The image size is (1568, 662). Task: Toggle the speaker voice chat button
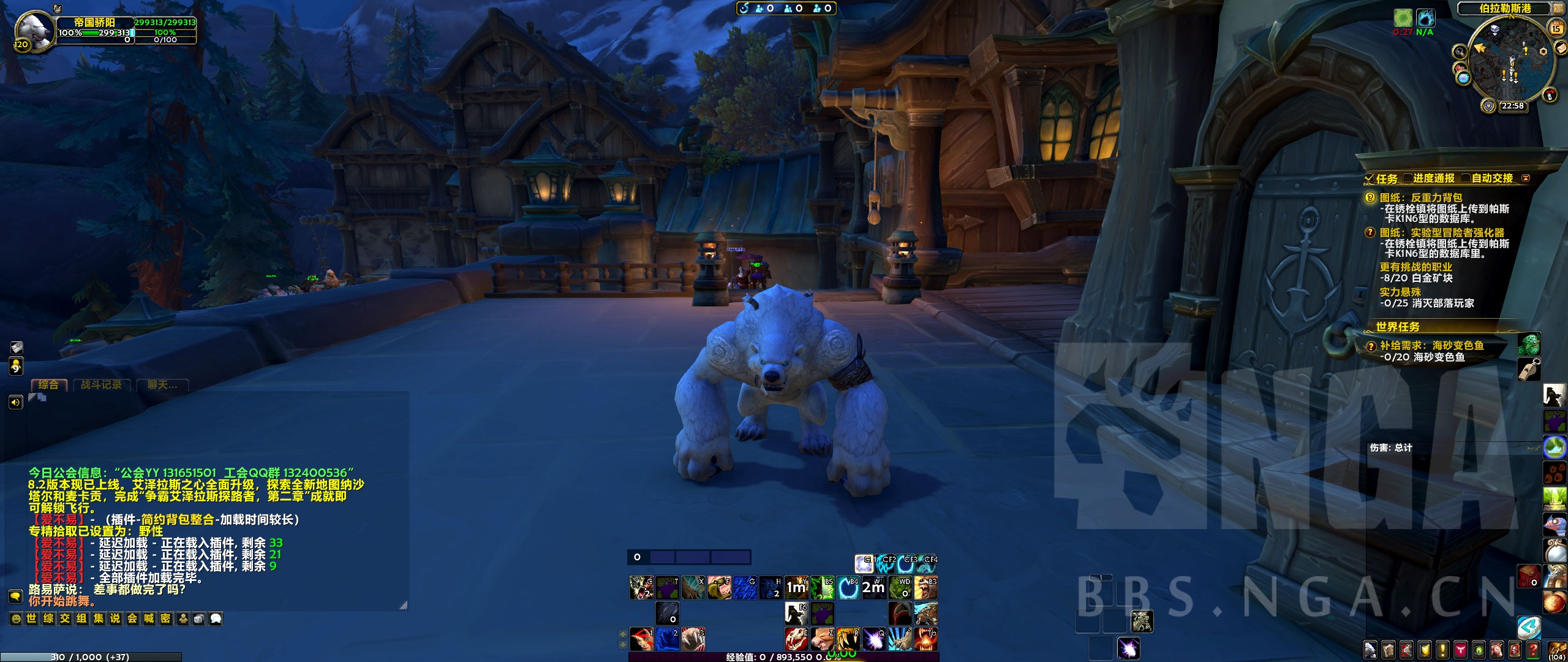click(x=15, y=402)
